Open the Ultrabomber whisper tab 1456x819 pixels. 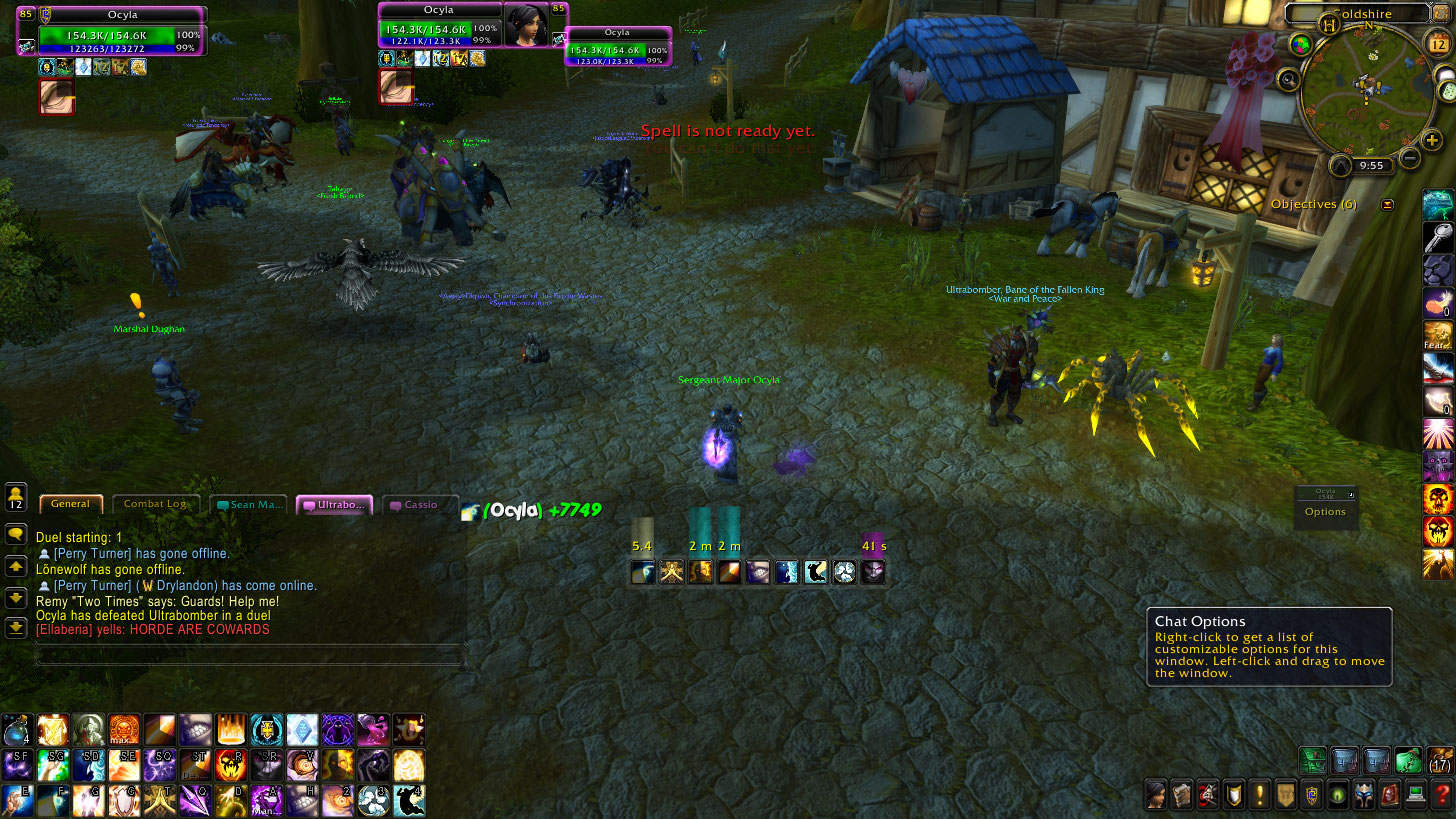pyautogui.click(x=335, y=505)
